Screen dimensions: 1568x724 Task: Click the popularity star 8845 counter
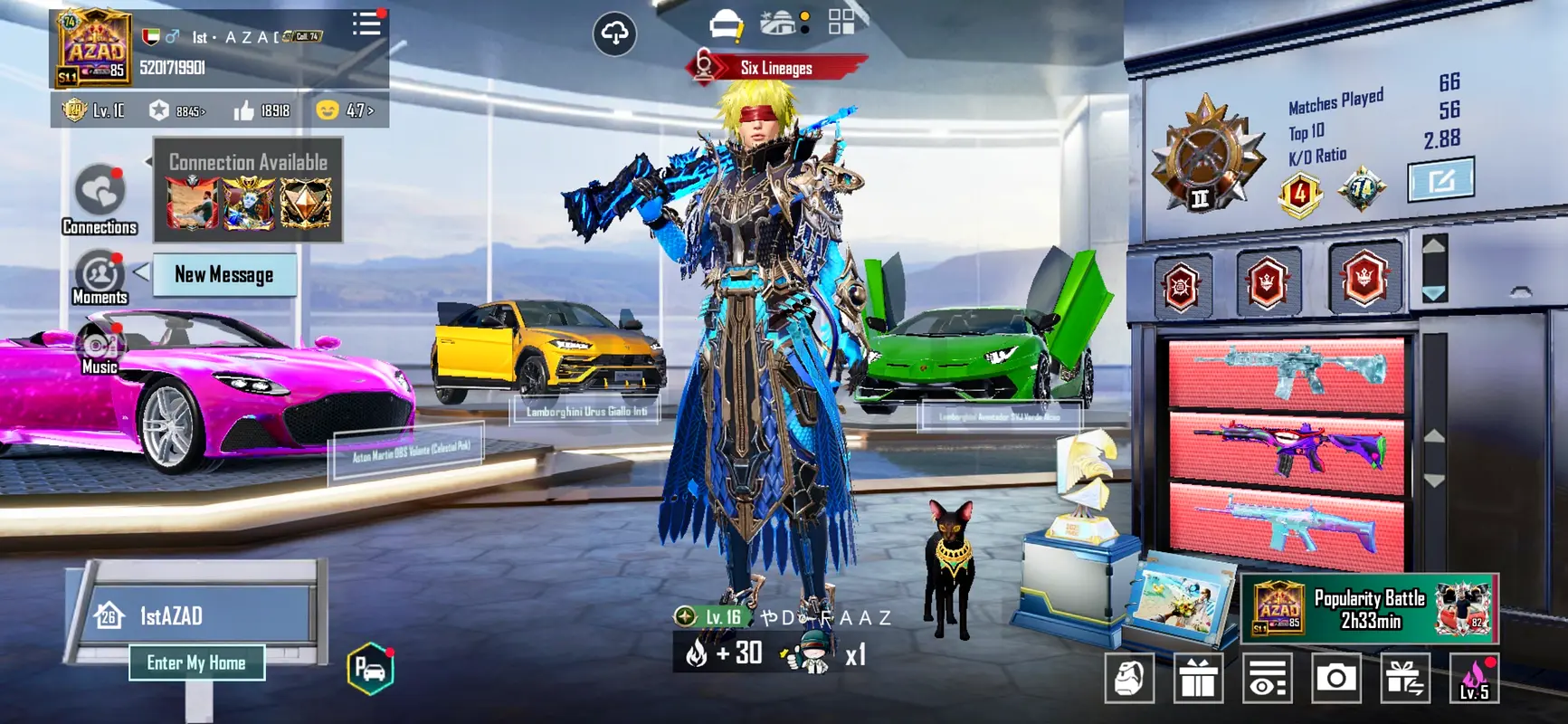(x=178, y=110)
